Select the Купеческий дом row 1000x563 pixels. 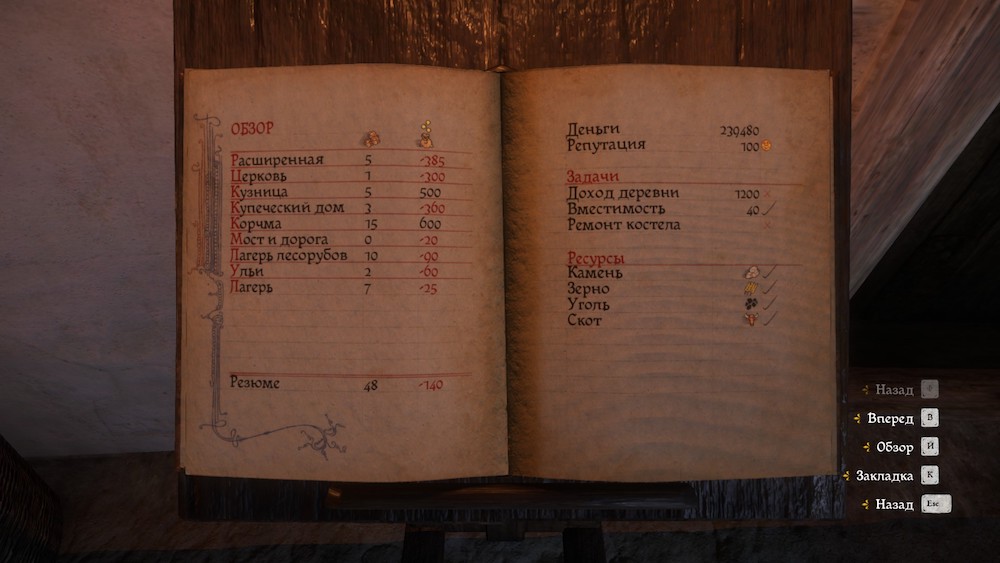(287, 208)
